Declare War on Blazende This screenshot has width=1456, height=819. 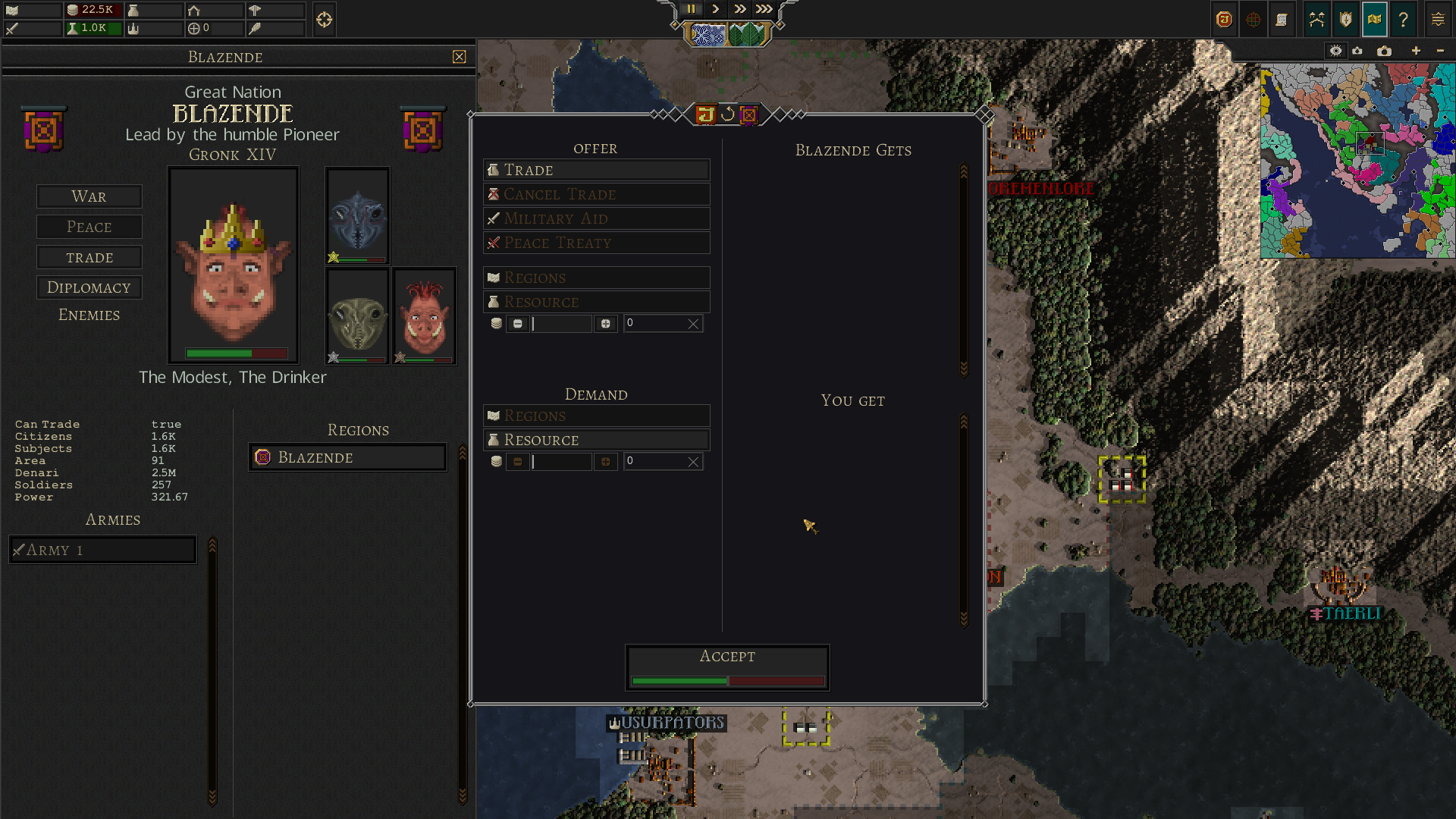(x=89, y=196)
